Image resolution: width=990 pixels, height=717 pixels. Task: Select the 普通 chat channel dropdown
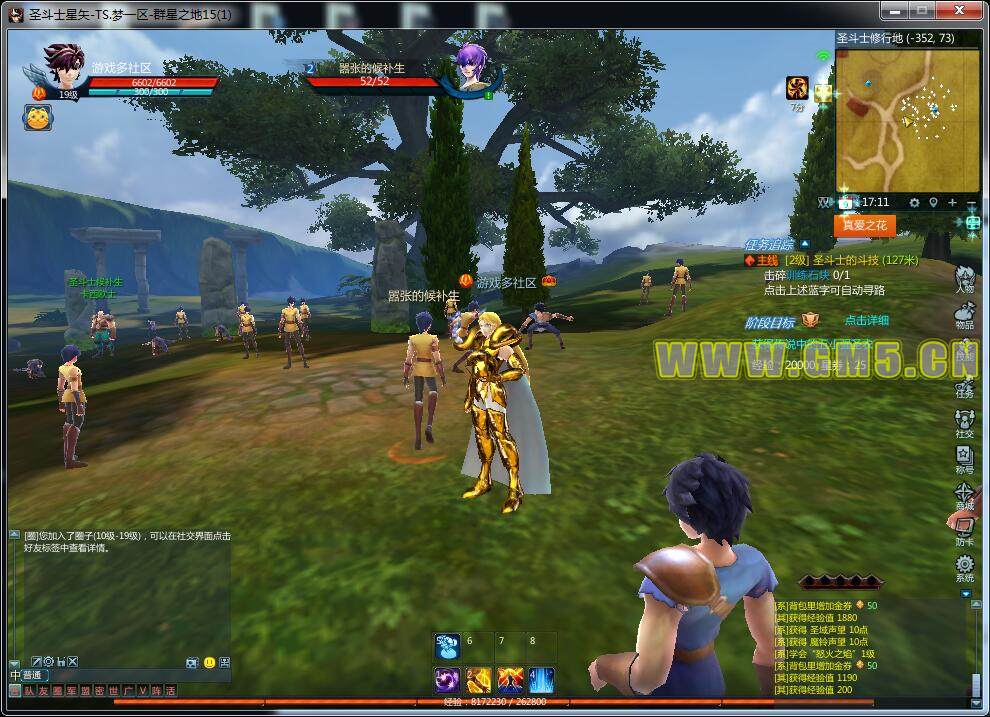coord(34,676)
